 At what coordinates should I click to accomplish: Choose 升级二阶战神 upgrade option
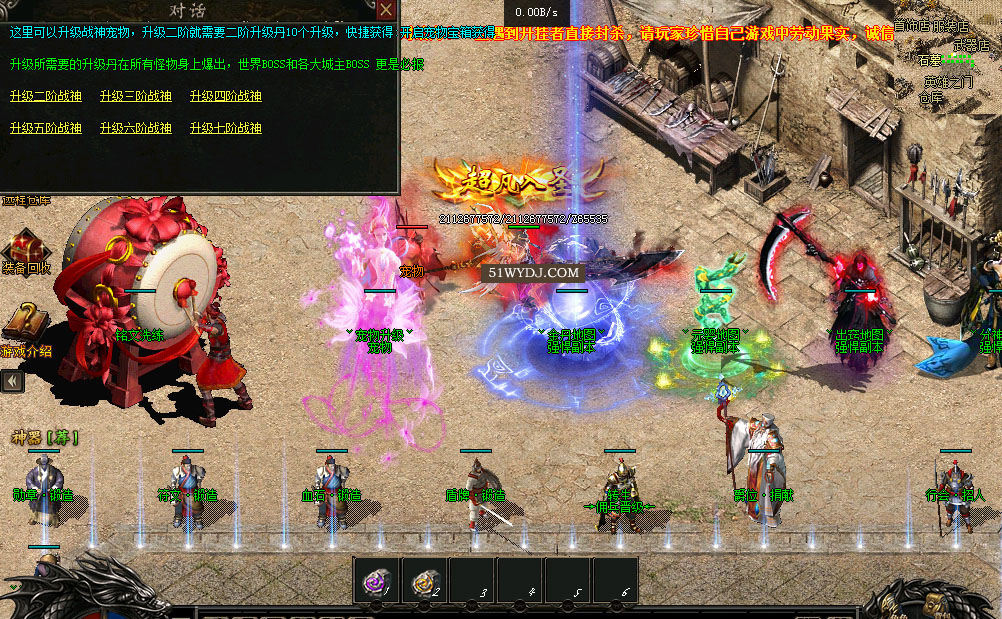click(x=45, y=96)
